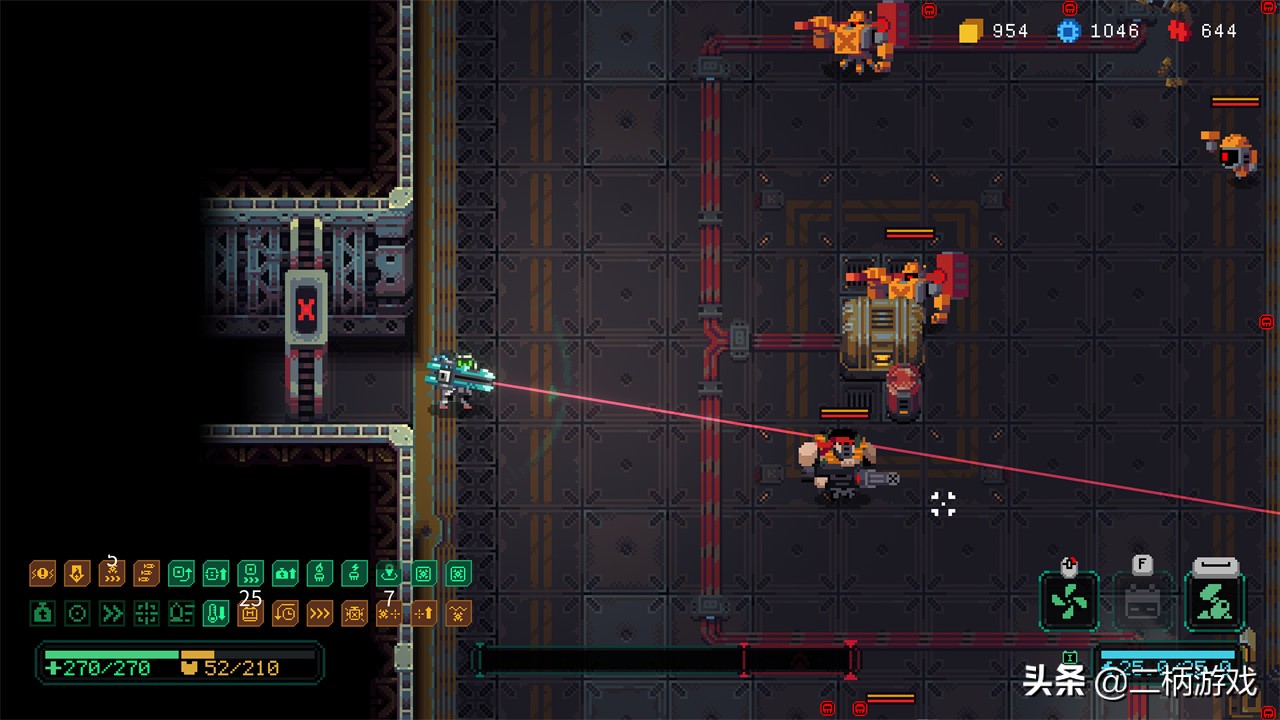Inspect the orange triple-chevron perk icon

(x=320, y=613)
